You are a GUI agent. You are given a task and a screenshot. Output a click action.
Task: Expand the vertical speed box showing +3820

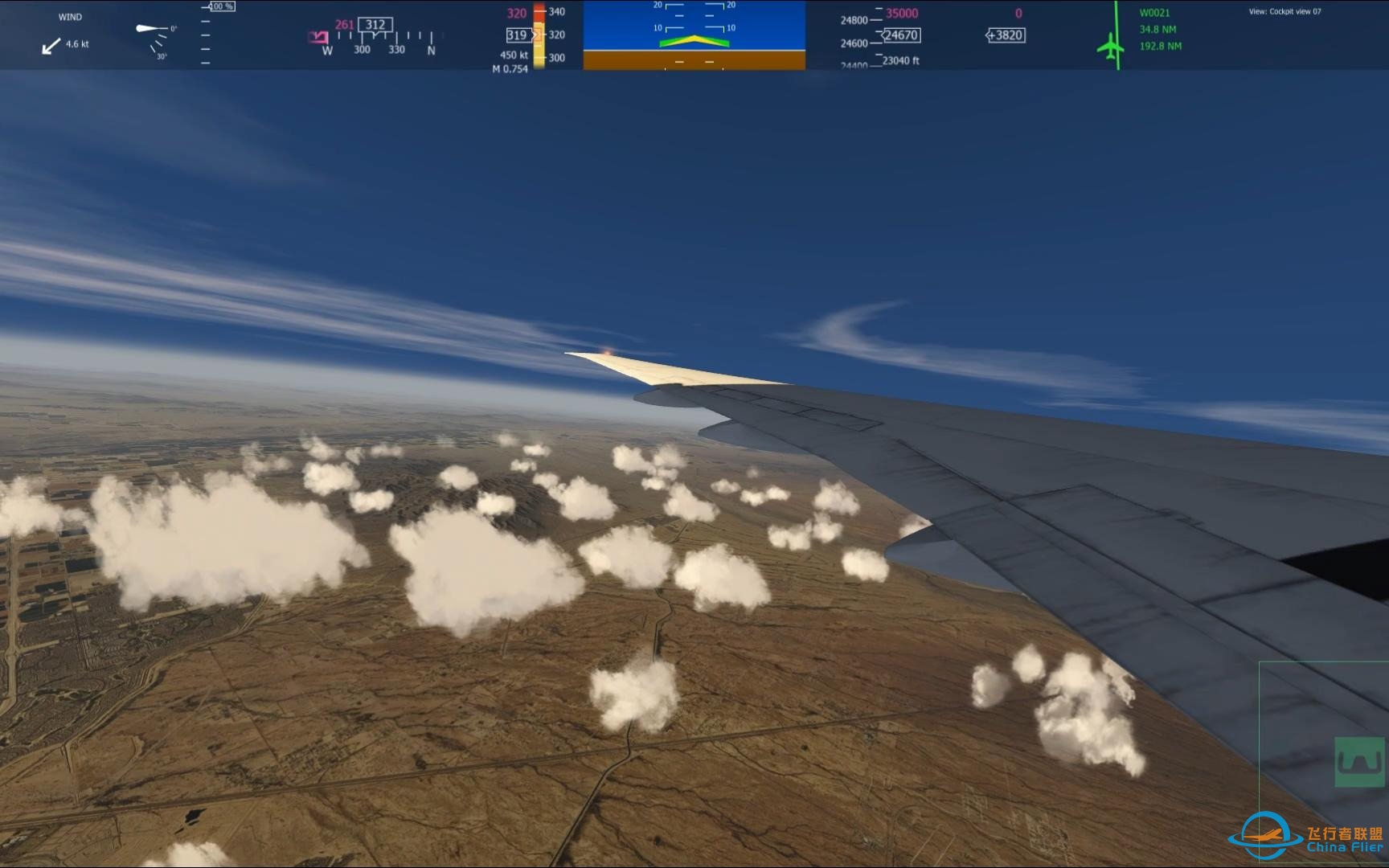tap(1005, 35)
